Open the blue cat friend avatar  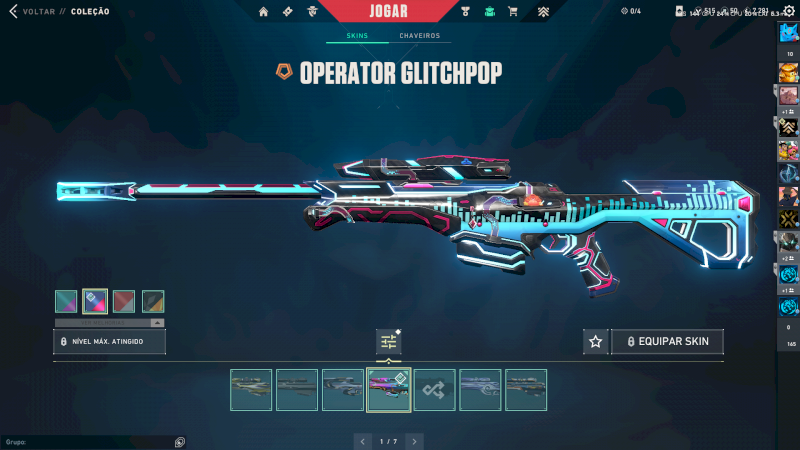coord(788,33)
